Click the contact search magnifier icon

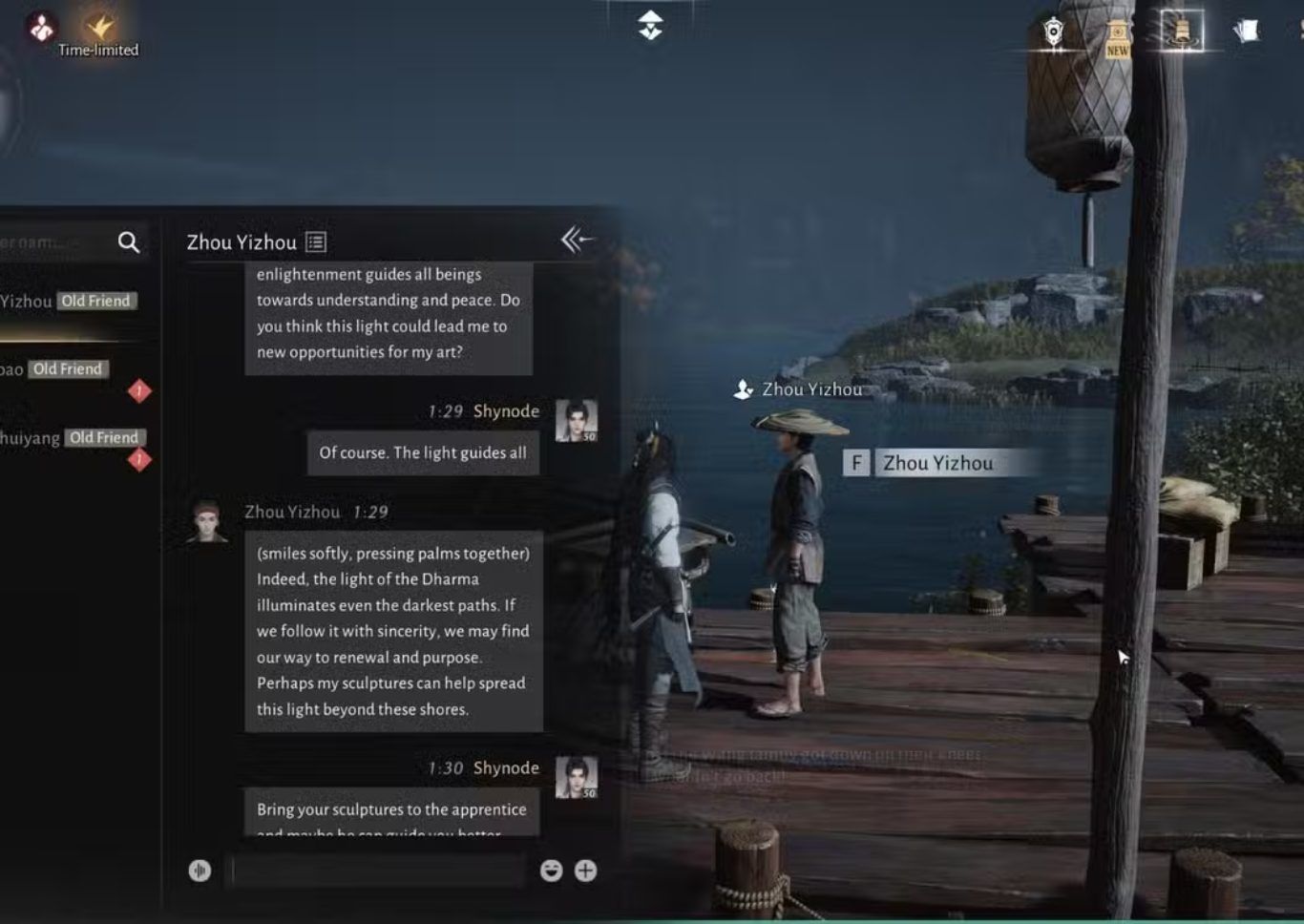[x=129, y=242]
